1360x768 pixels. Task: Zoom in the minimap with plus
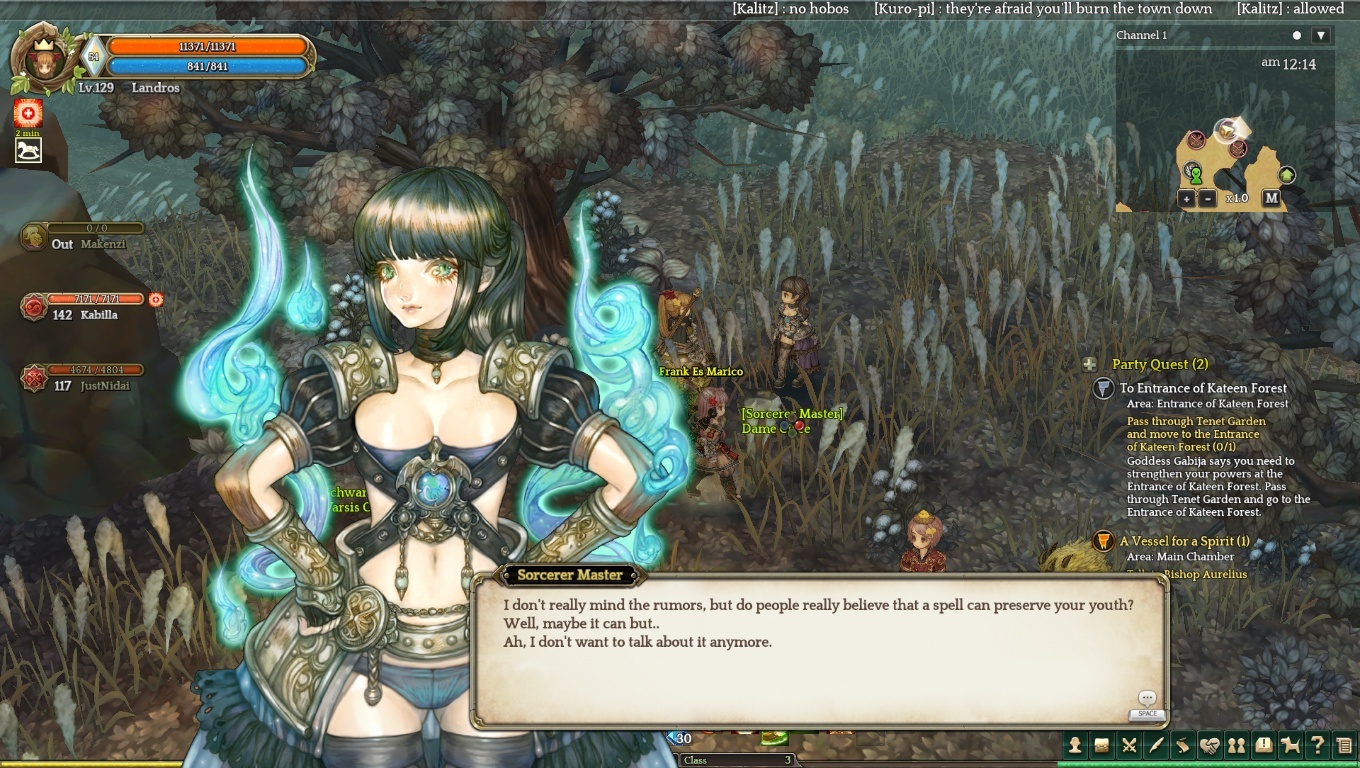(x=1186, y=198)
